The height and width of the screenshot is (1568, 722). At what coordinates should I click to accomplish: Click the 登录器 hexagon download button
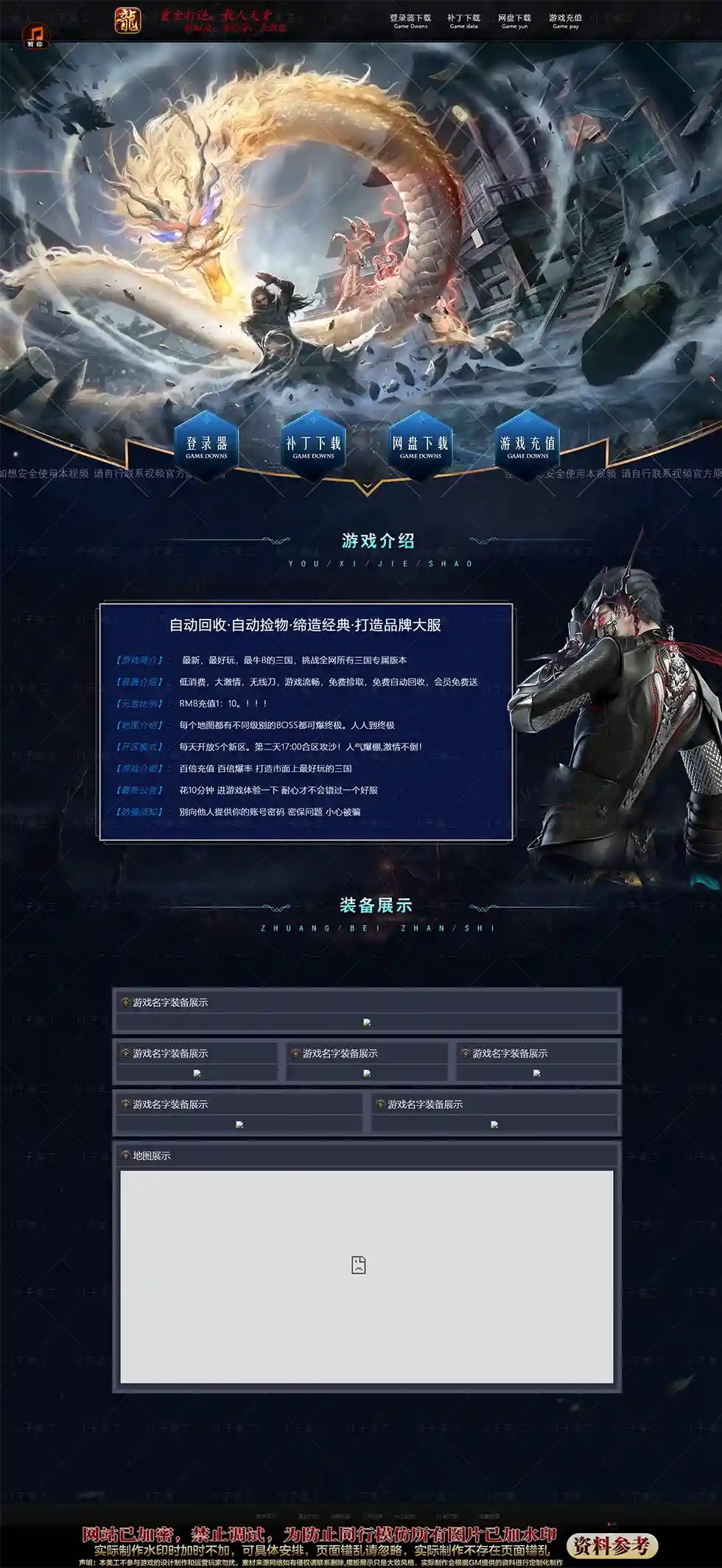point(206,446)
